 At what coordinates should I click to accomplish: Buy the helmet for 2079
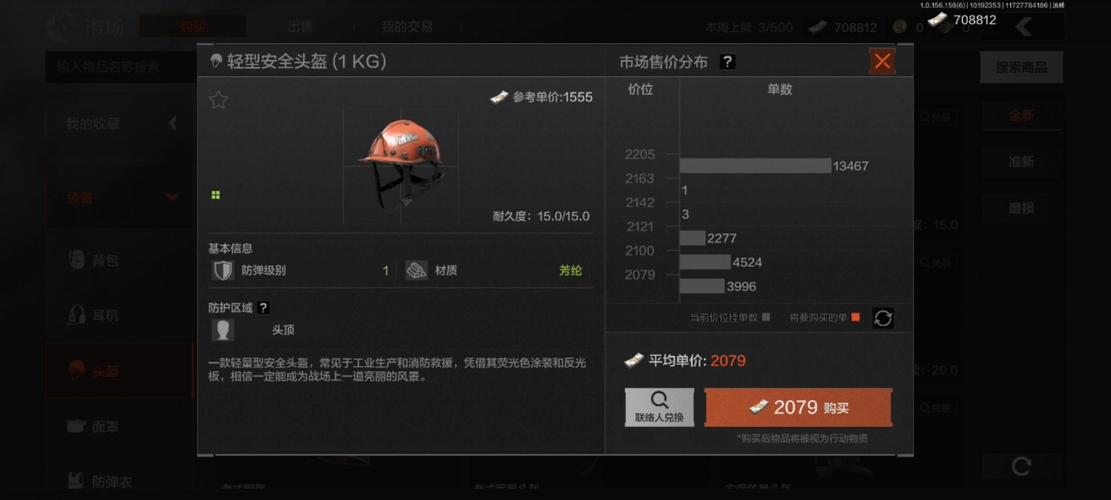798,407
